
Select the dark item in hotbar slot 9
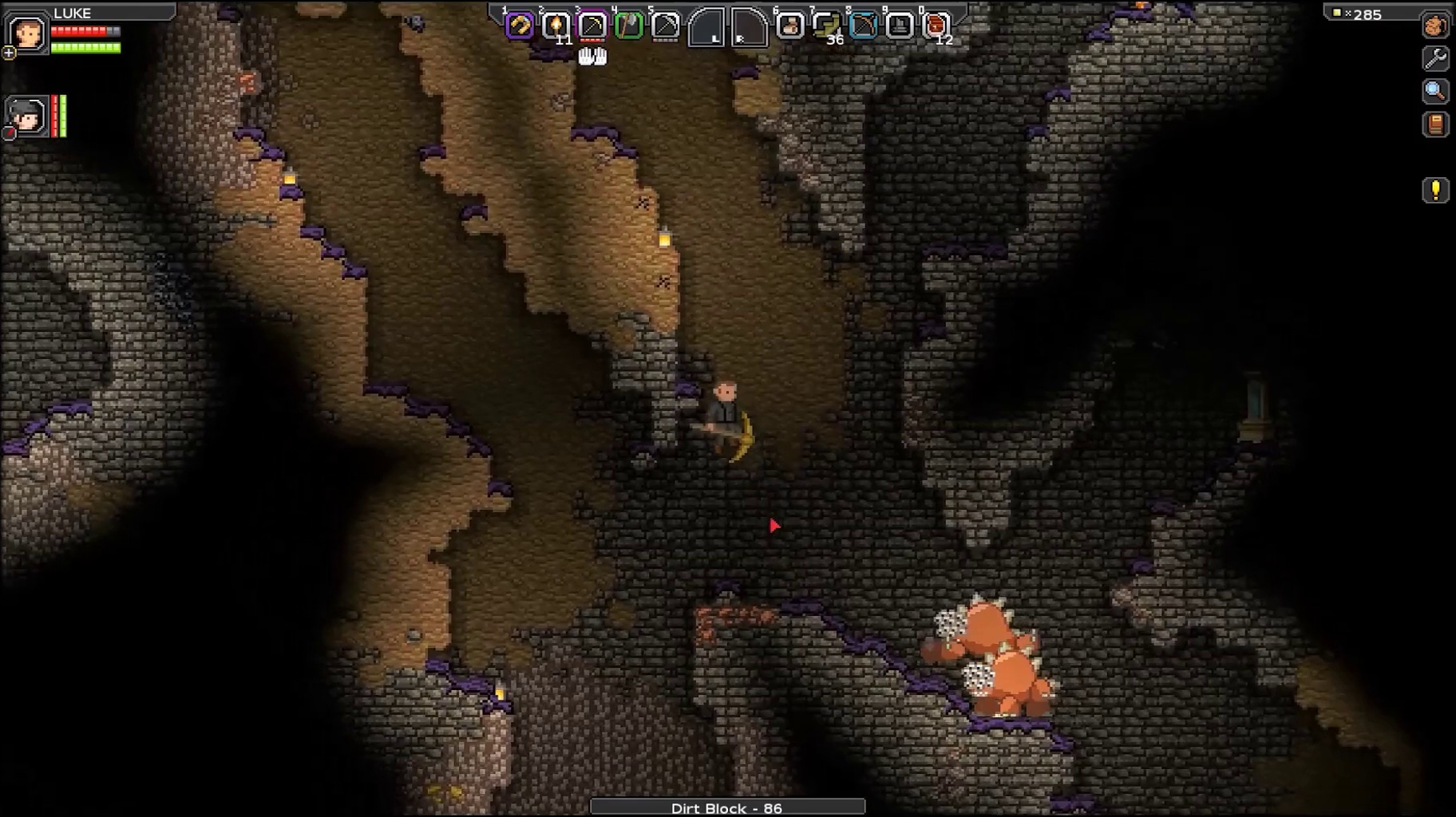(x=900, y=26)
